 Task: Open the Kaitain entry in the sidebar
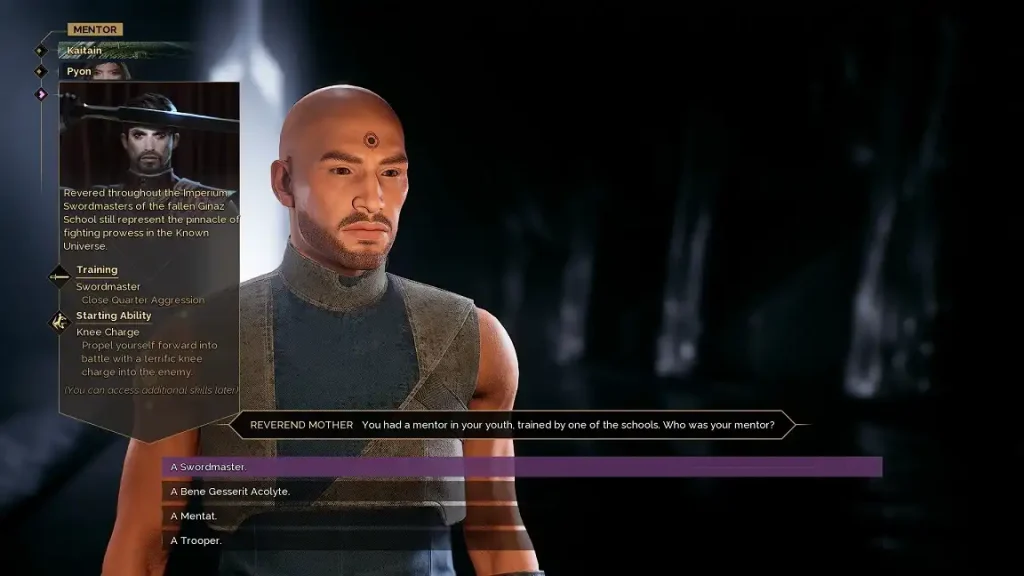[x=85, y=50]
